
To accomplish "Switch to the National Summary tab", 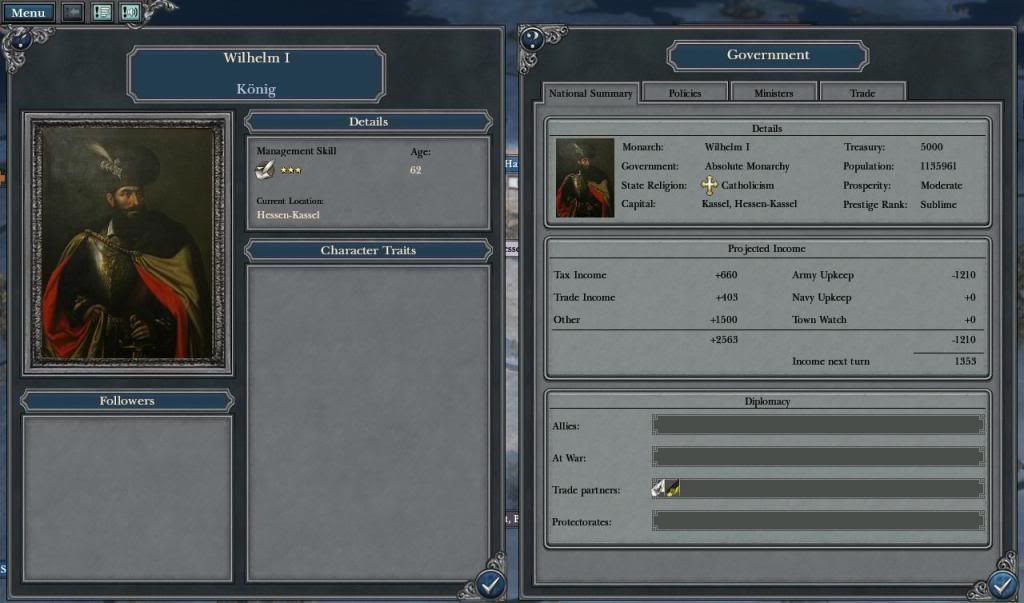I will click(590, 93).
